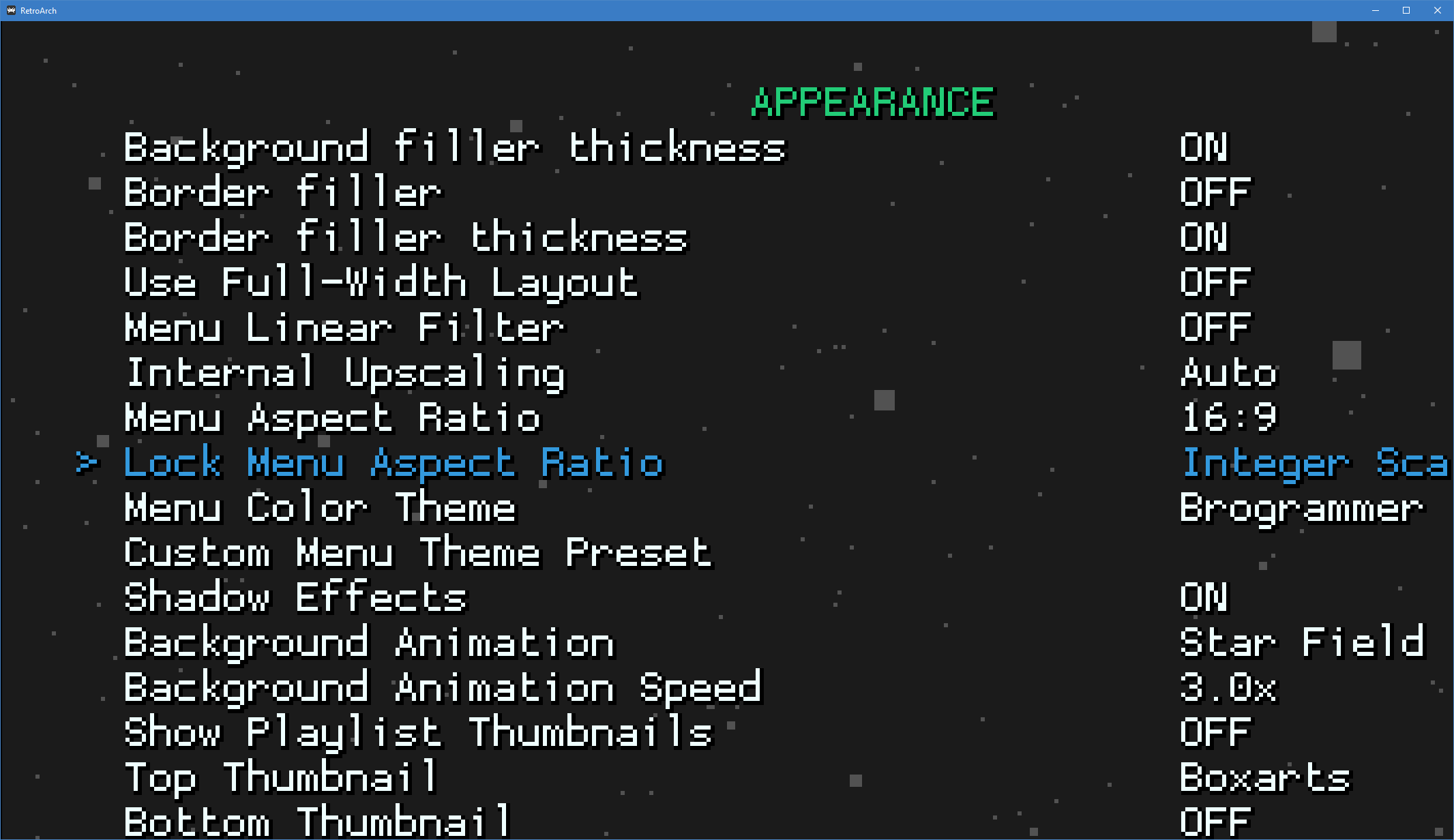Click the RetroArch icon in the title bar
Viewport: 1454px width, 840px height.
coord(10,10)
